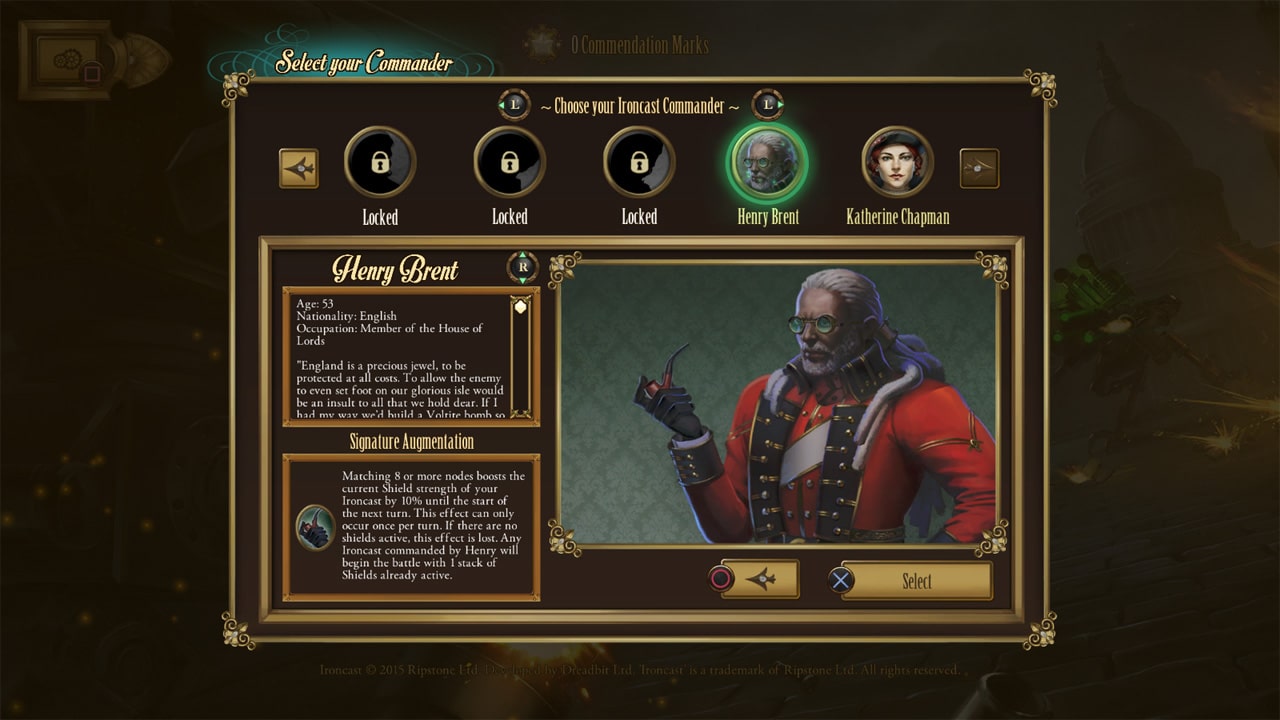The height and width of the screenshot is (720, 1280).
Task: Click the left commander navigation arrow
Action: pos(299,168)
